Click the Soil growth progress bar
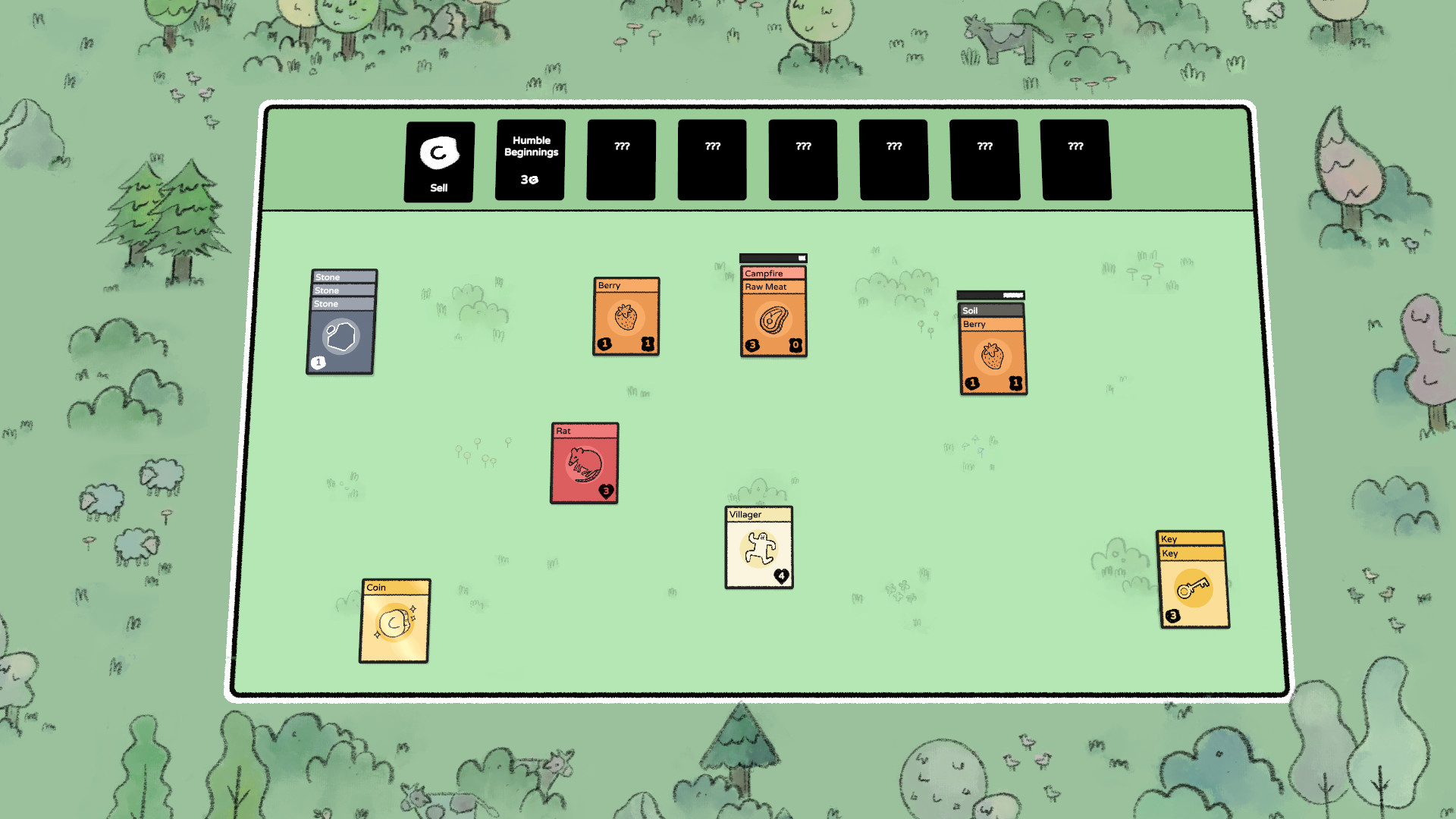This screenshot has width=1456, height=819. click(990, 295)
